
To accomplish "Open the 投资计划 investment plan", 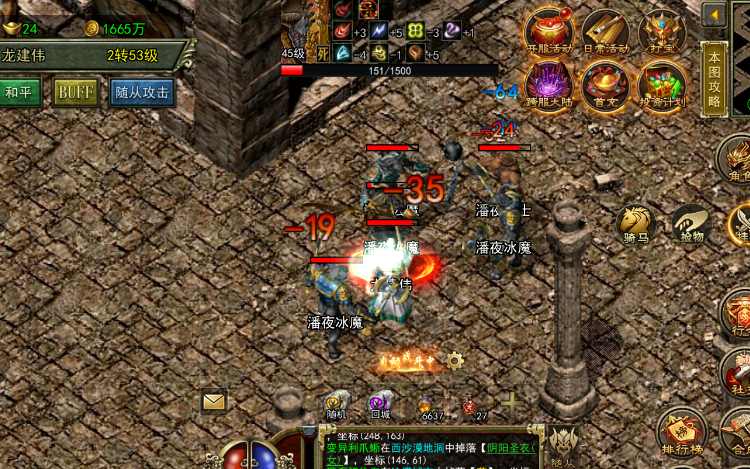I will coord(661,84).
